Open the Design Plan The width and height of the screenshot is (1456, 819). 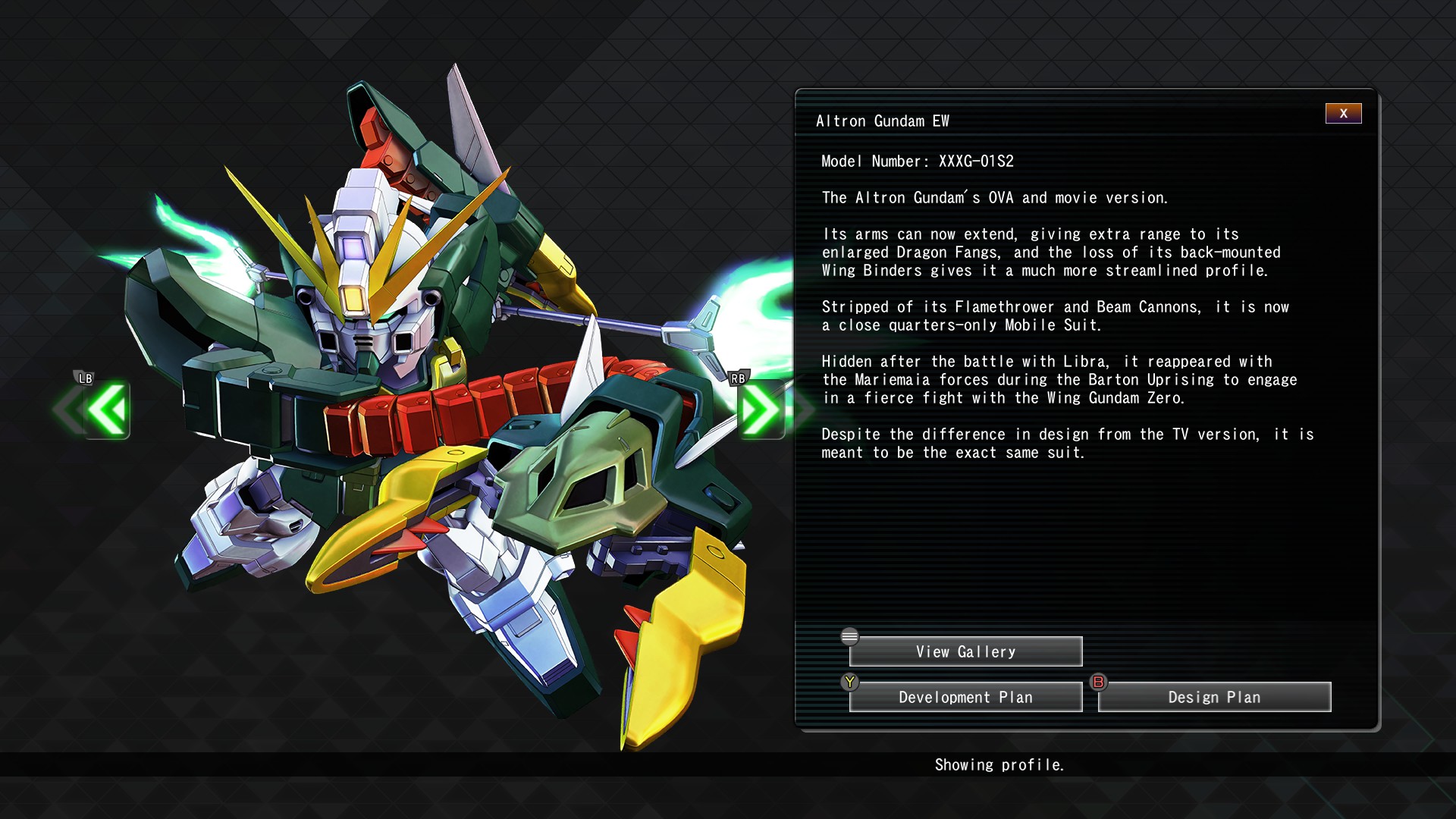point(1214,697)
